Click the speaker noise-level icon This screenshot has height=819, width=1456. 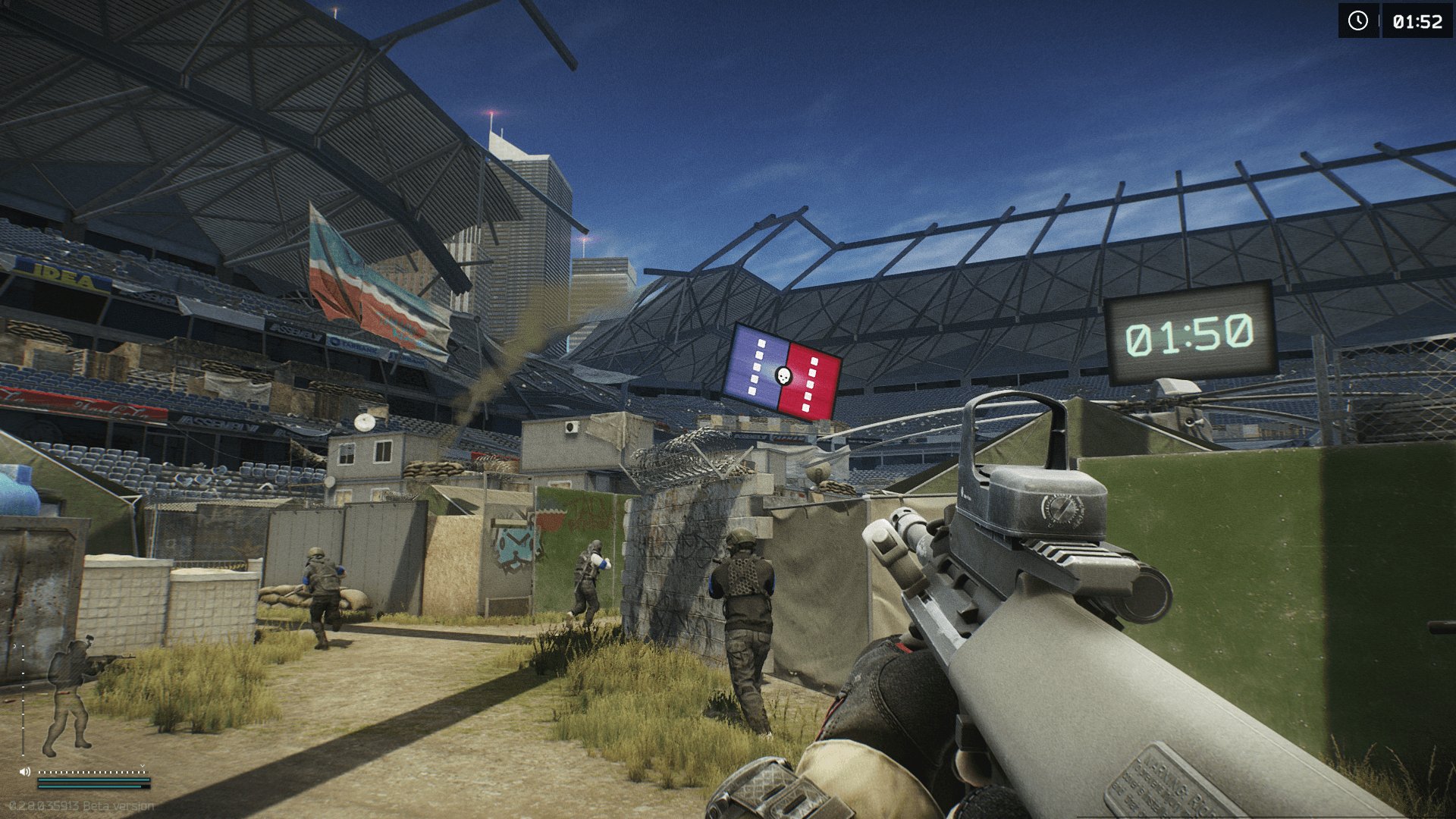click(x=25, y=771)
